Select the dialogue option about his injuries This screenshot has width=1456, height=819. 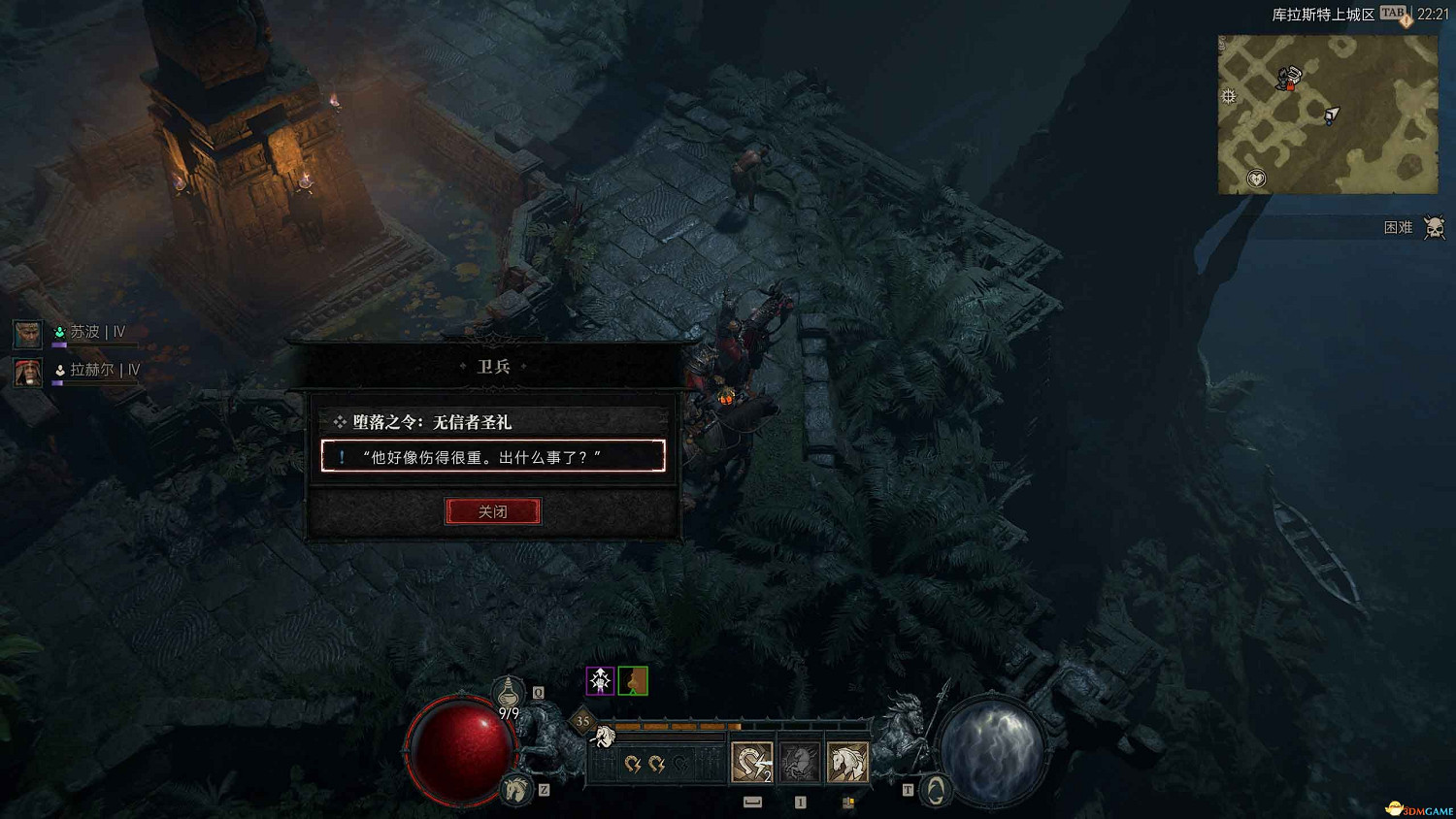click(493, 456)
